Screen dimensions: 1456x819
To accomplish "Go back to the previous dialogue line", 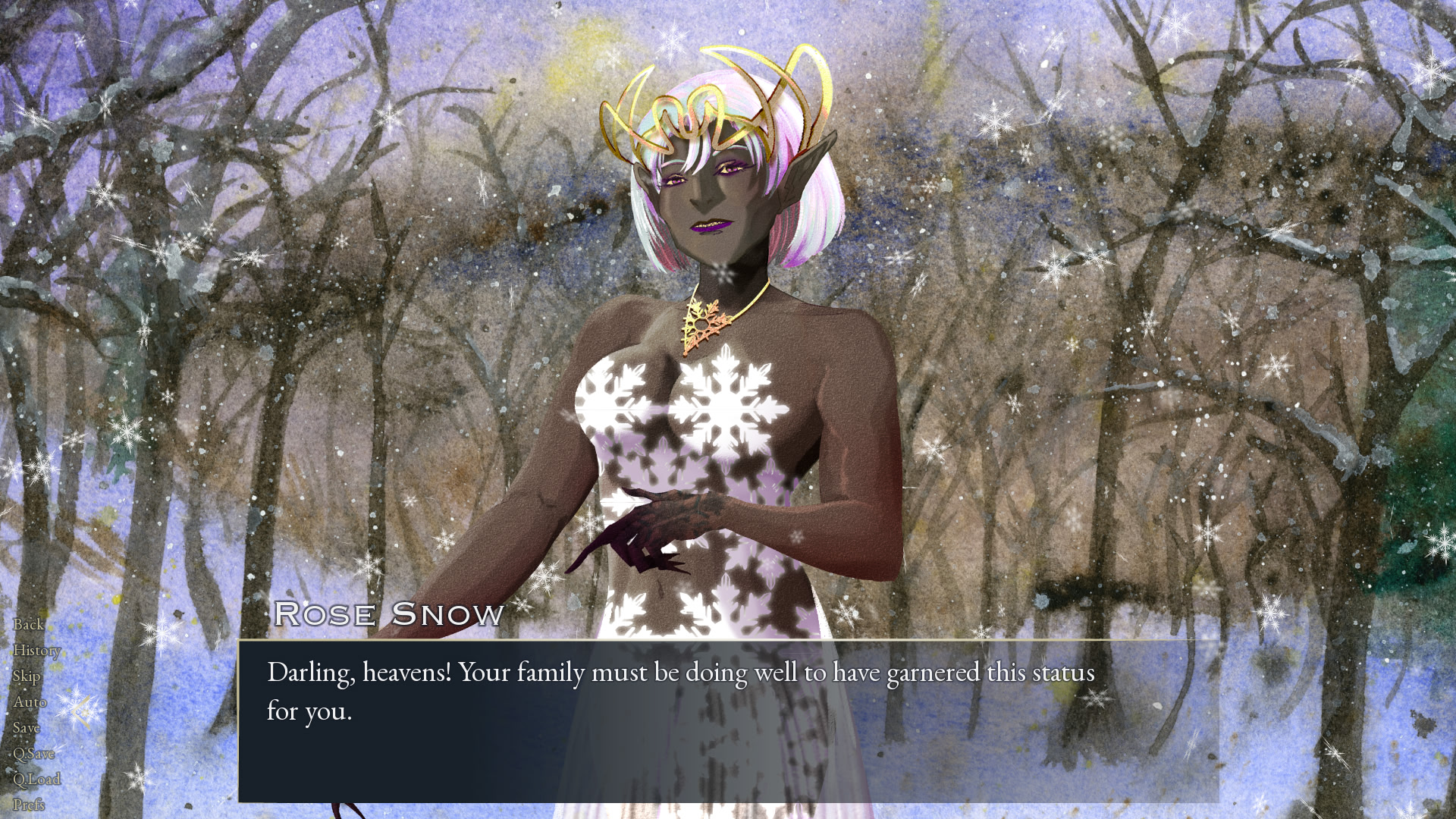I will click(x=29, y=625).
